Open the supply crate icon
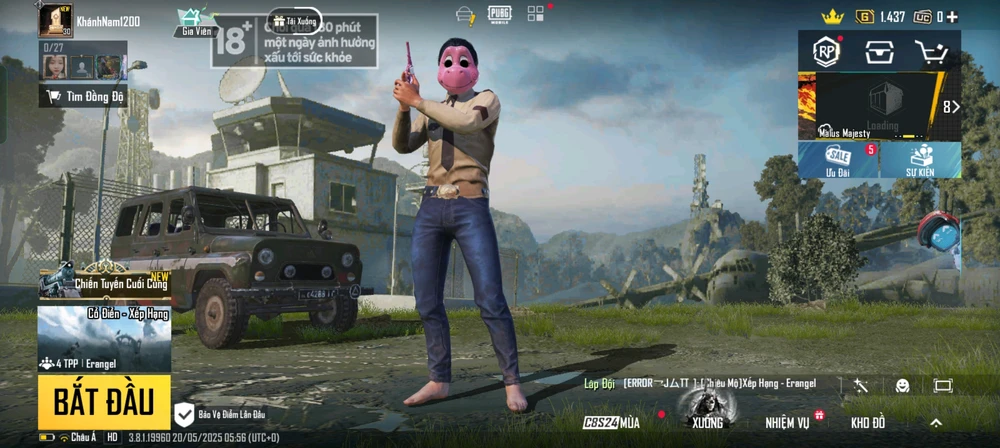This screenshot has width=1000, height=448. point(880,54)
